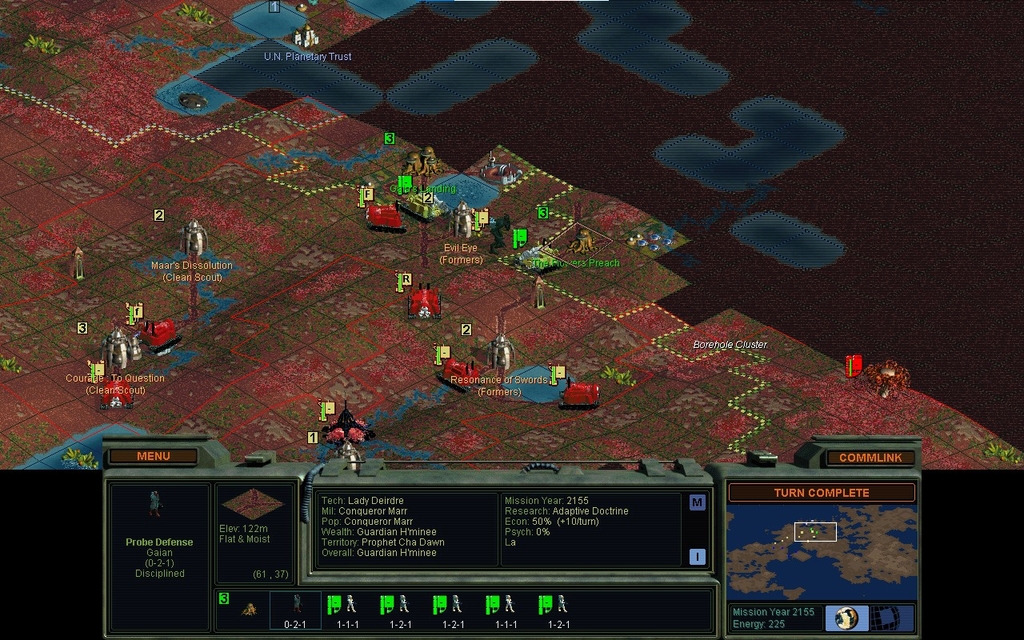Toggle the globe view icon near energy readout
Viewport: 1024px width, 640px height.
847,617
